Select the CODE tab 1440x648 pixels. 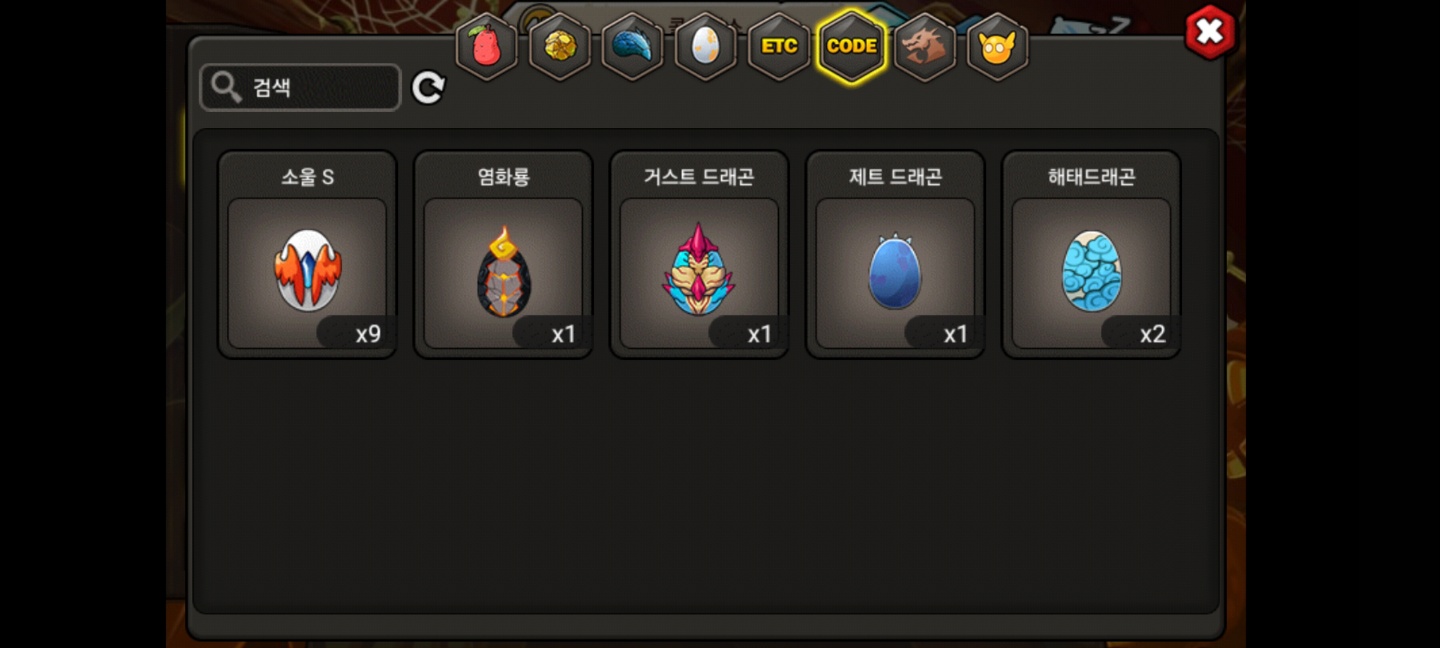[852, 46]
